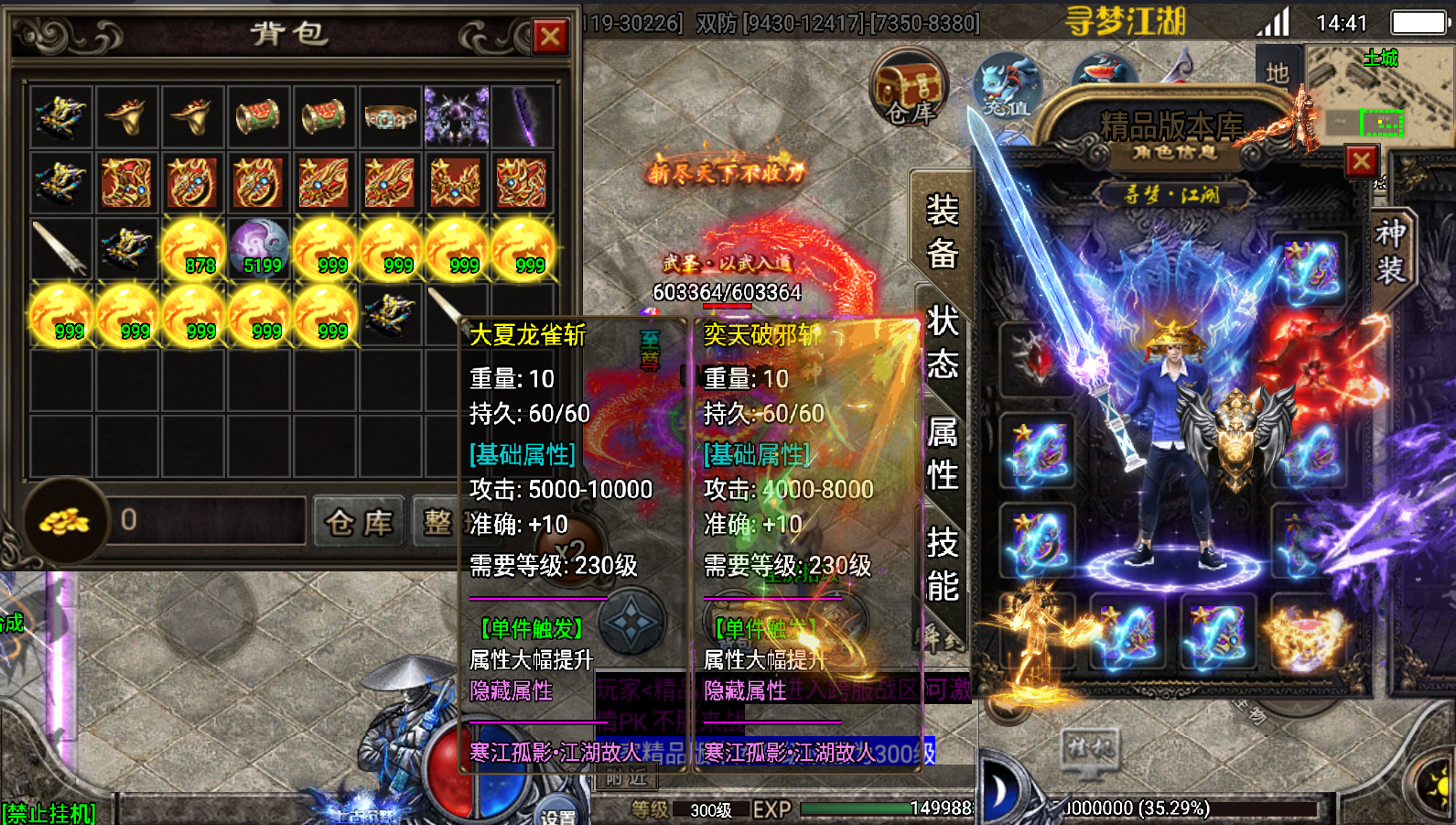This screenshot has width=1456, height=825.
Task: Select the gold ingot stack of 878
Action: (193, 249)
